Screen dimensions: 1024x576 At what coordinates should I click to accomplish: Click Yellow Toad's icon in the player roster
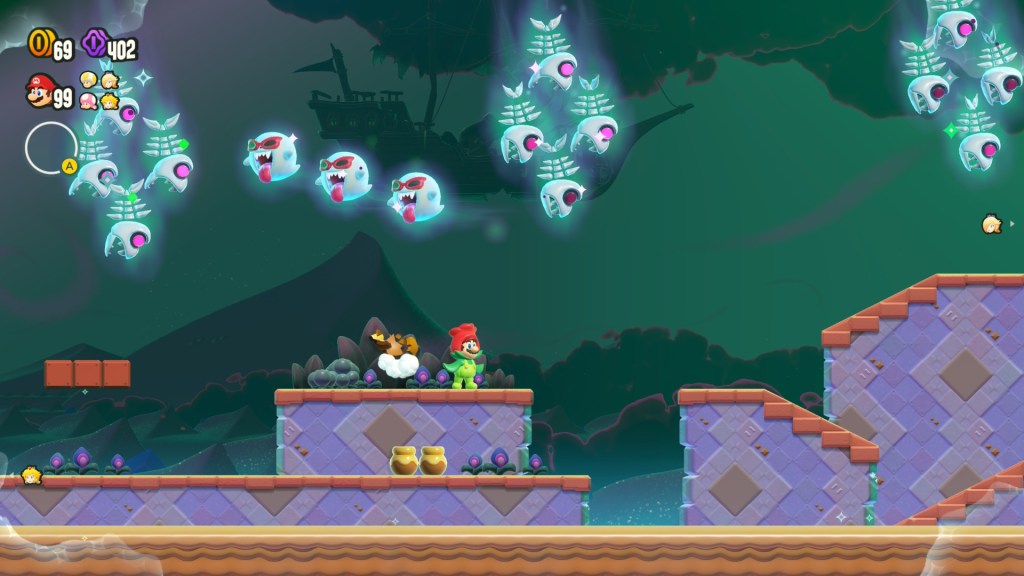(89, 79)
